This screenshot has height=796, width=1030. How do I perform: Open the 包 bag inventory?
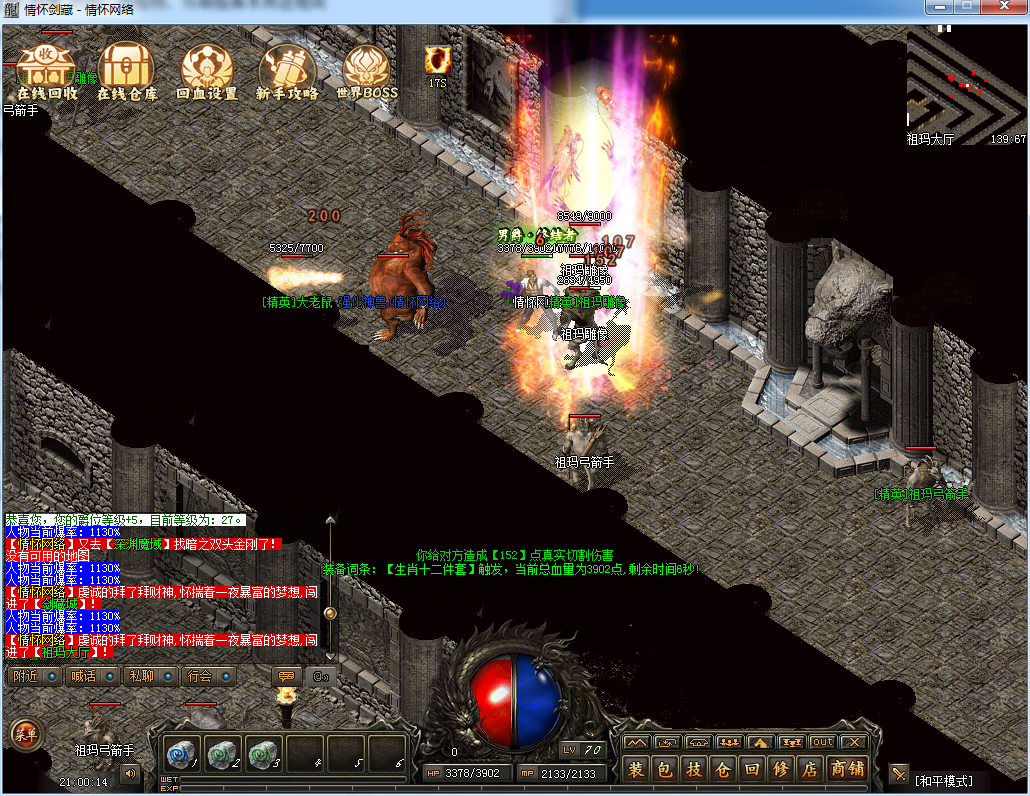click(665, 769)
